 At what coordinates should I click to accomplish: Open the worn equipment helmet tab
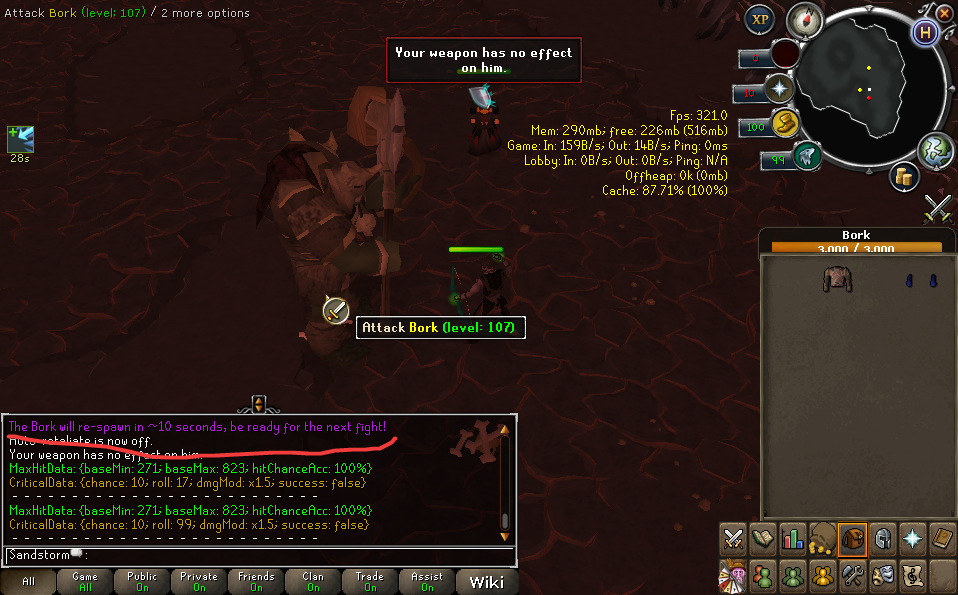click(x=883, y=538)
